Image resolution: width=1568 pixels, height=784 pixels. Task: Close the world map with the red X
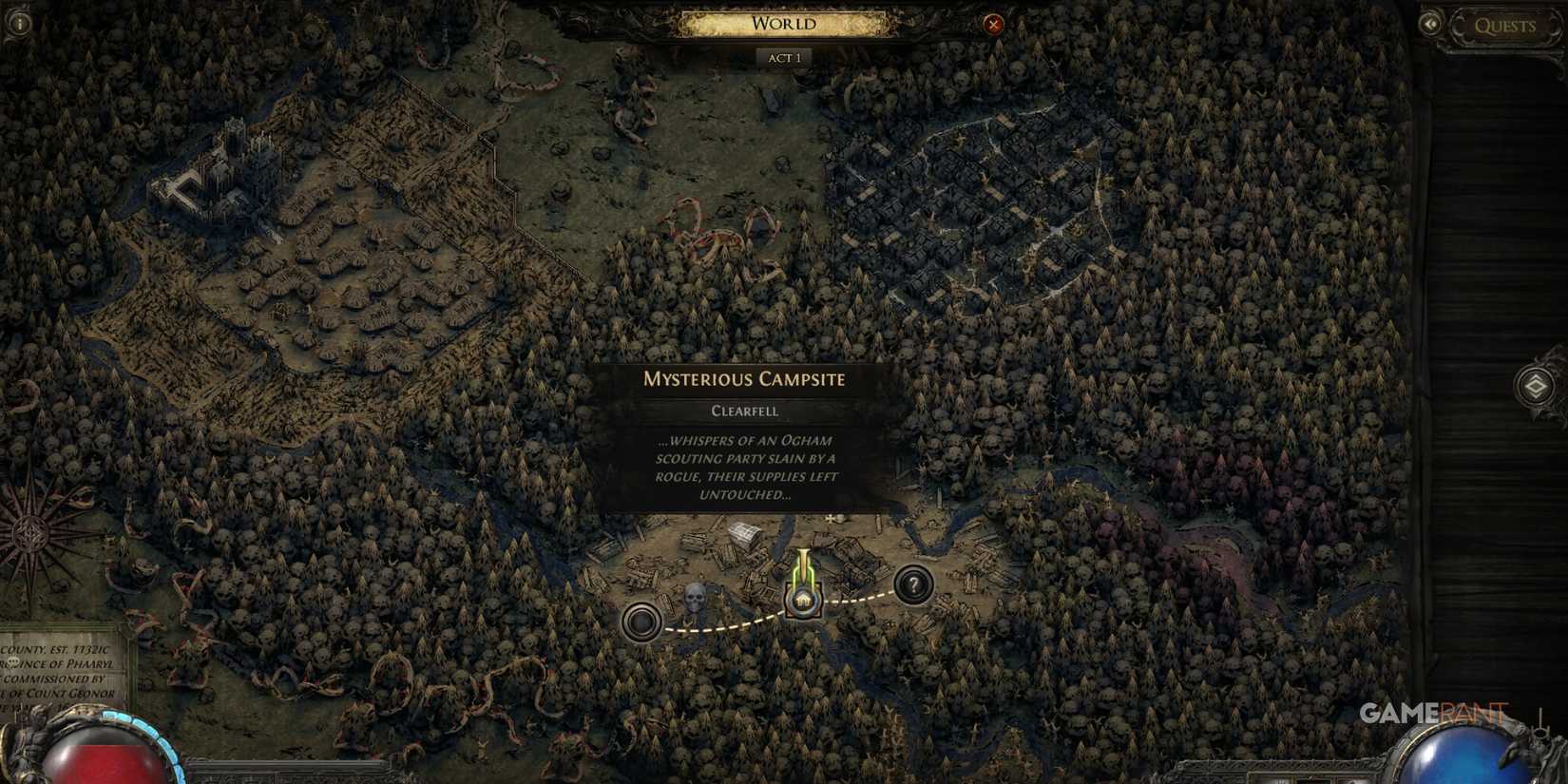pos(994,23)
